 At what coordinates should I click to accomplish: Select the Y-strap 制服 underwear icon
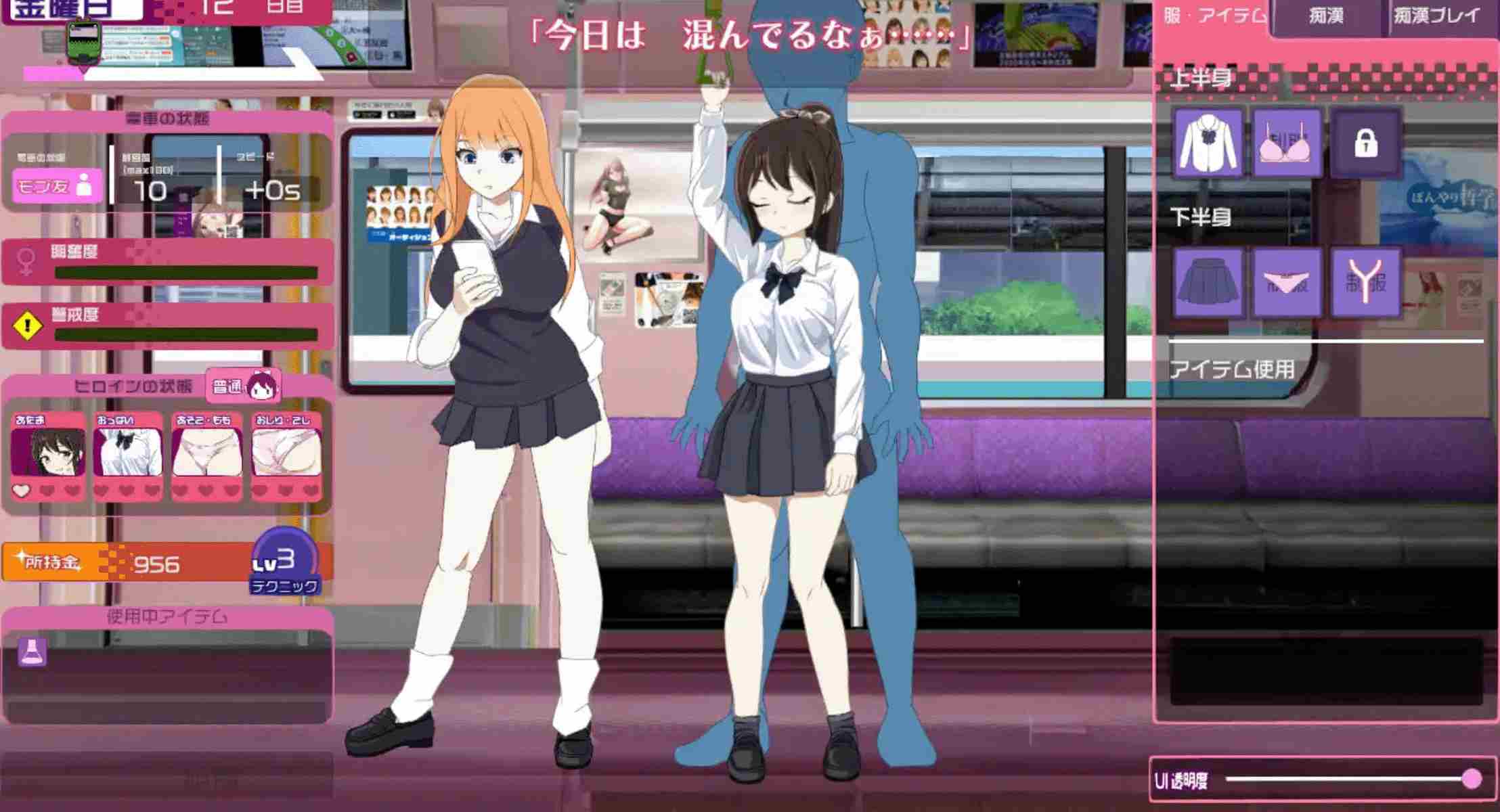coord(1368,284)
